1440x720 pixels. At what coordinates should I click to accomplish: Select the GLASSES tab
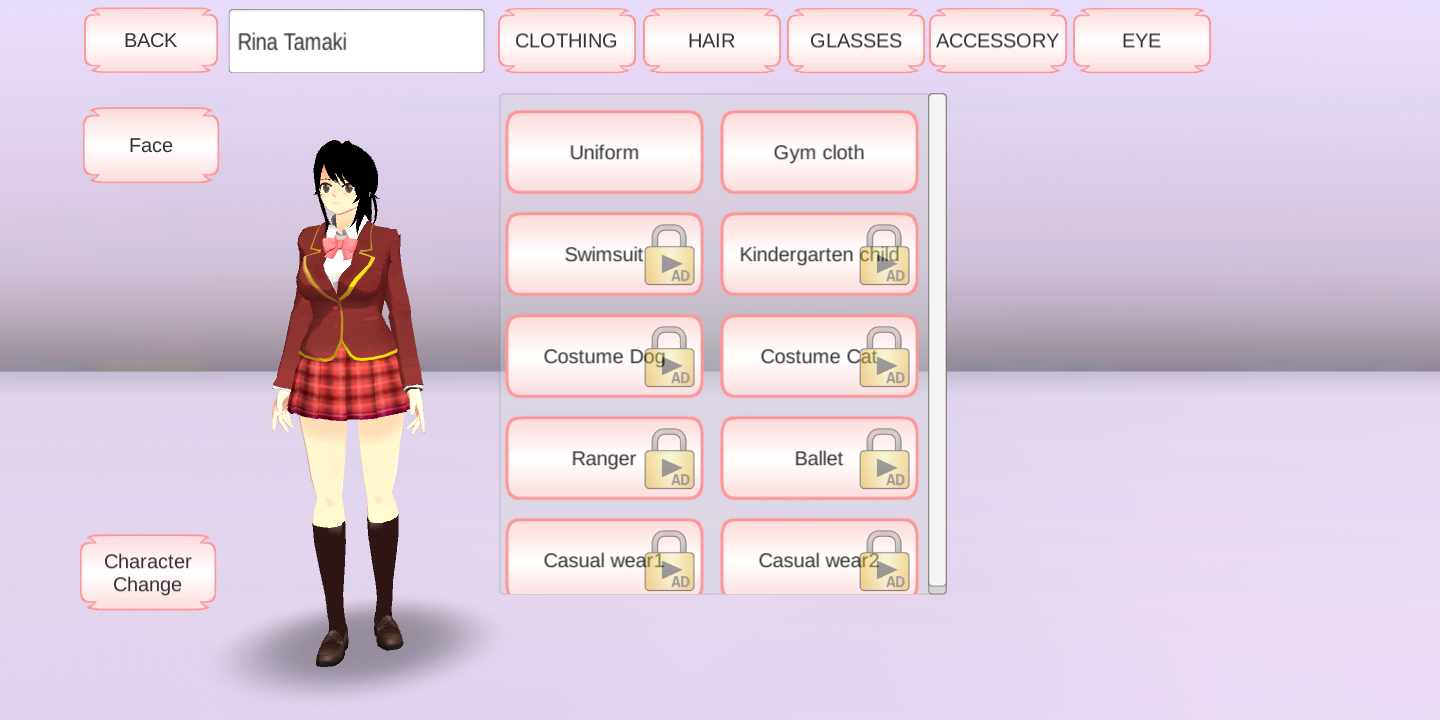(855, 41)
